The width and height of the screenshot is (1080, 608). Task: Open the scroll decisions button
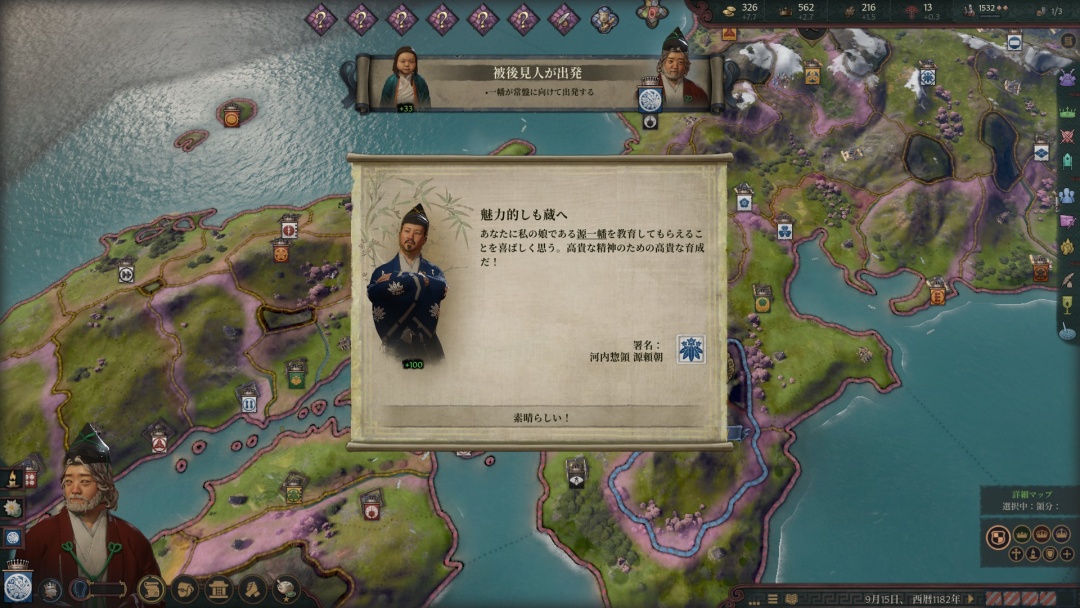pos(151,589)
